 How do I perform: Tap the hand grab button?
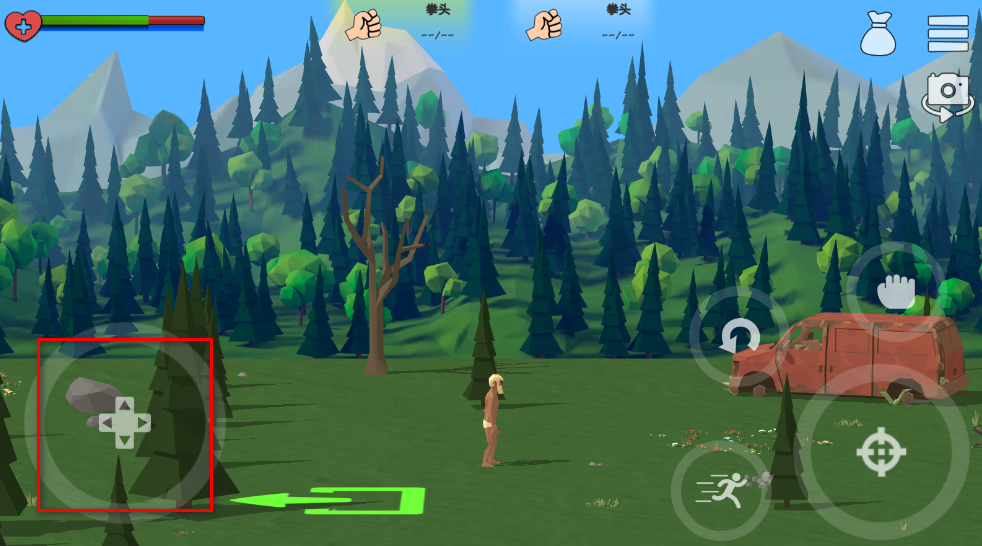point(896,290)
